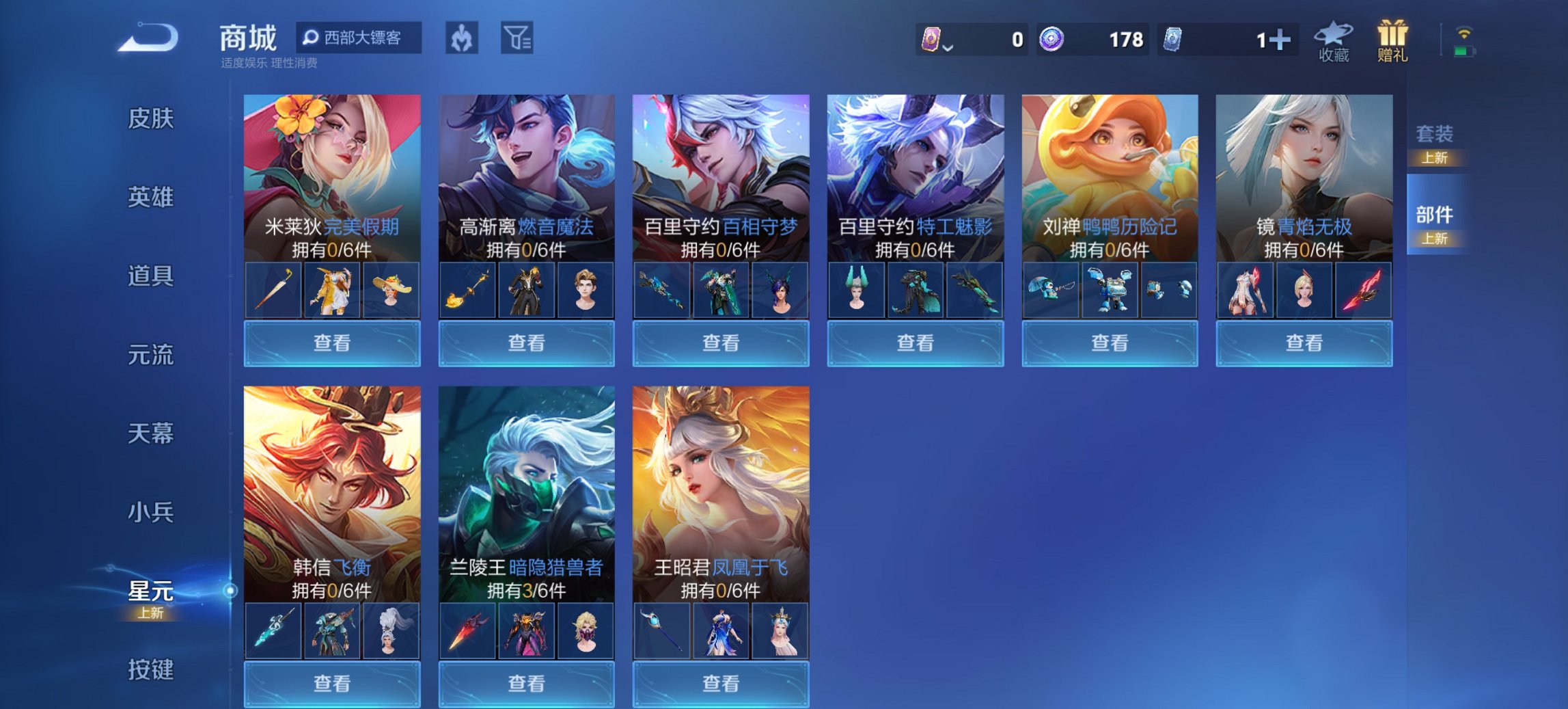This screenshot has width=1568, height=709.
Task: Click the magnifier icon in the search box
Action: [312, 39]
